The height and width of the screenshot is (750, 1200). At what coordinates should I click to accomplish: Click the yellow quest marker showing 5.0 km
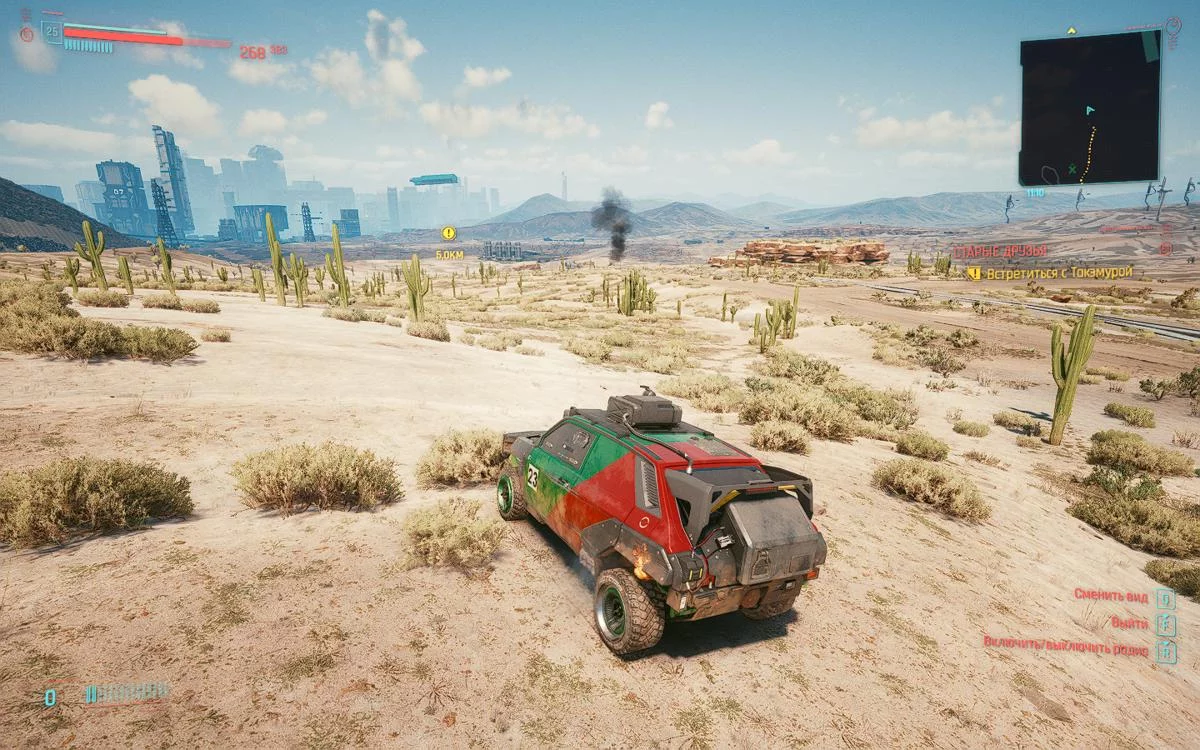tap(449, 233)
